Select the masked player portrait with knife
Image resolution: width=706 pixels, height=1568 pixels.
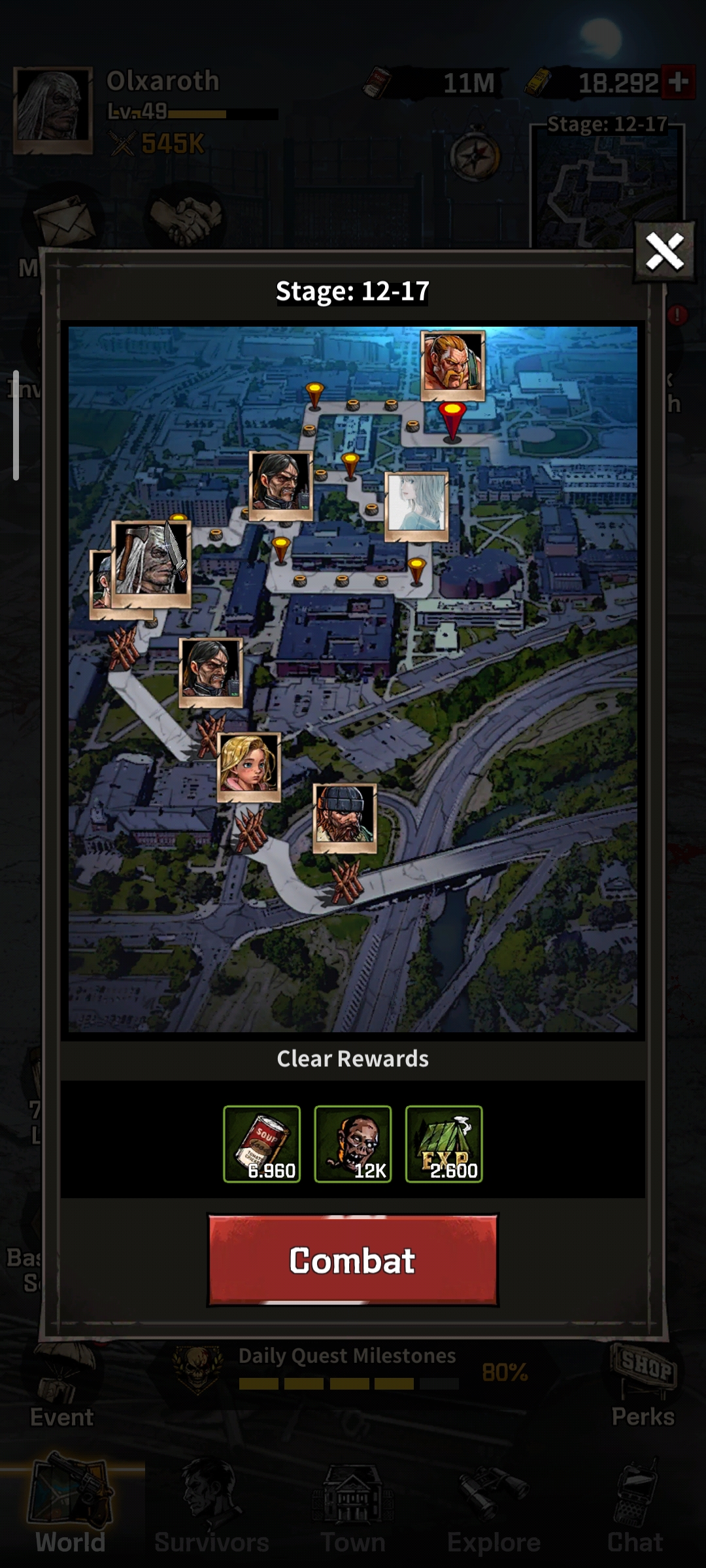152,563
